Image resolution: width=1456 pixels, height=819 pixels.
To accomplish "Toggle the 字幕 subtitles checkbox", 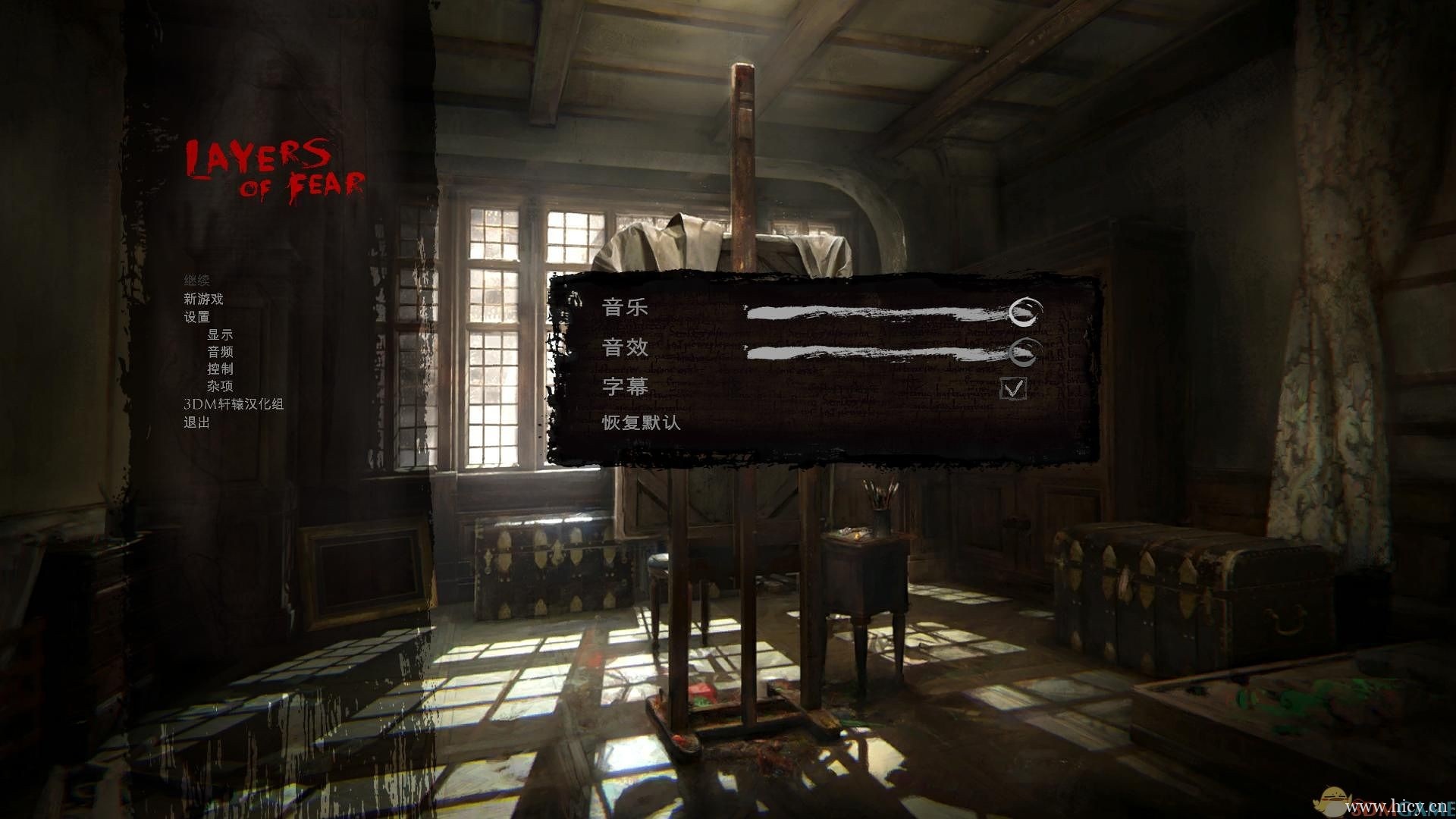I will (1013, 388).
